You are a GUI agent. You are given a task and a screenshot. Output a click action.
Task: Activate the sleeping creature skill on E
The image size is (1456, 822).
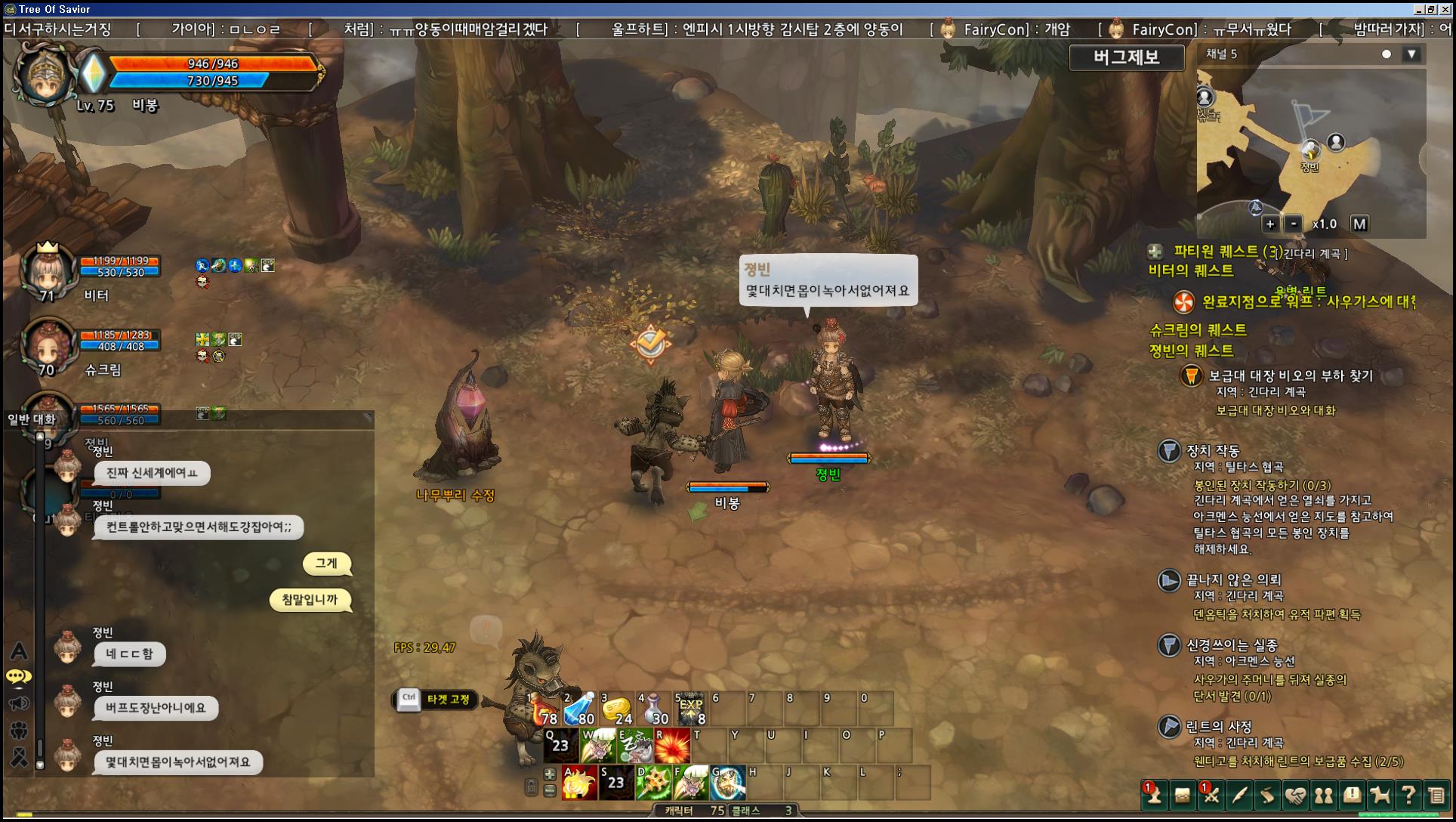click(x=635, y=746)
